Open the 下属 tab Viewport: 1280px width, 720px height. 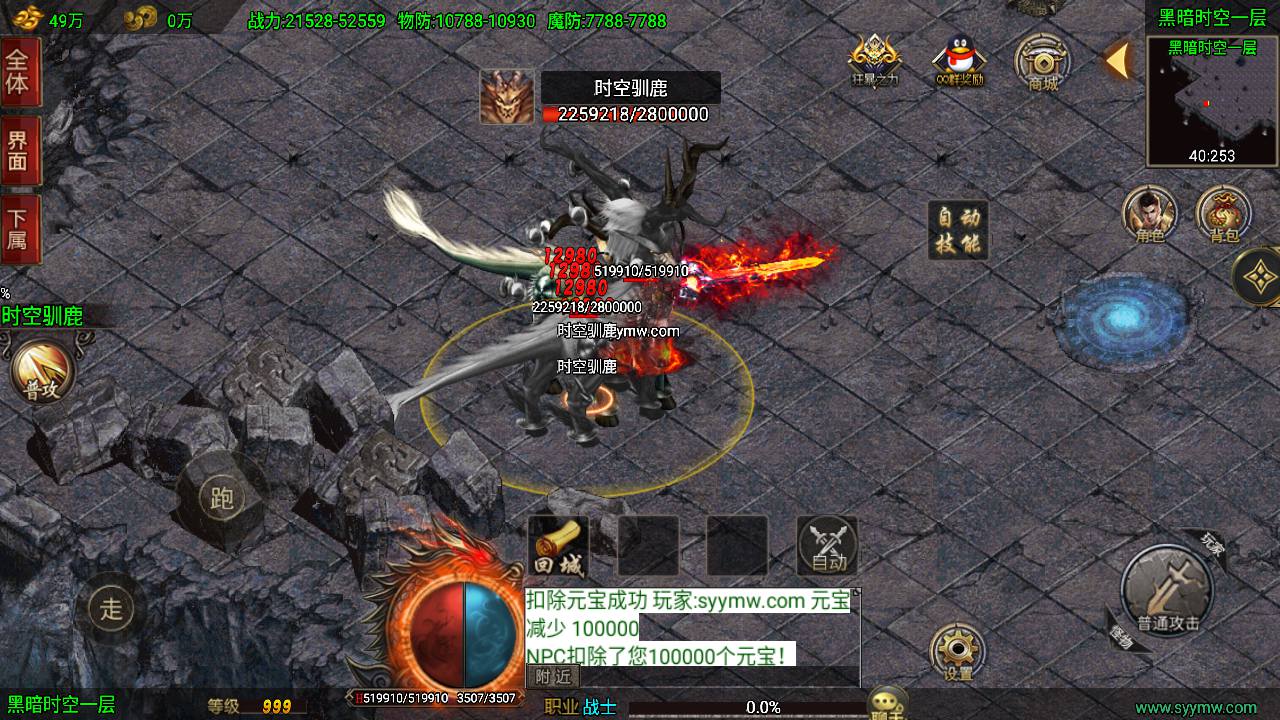(x=19, y=229)
